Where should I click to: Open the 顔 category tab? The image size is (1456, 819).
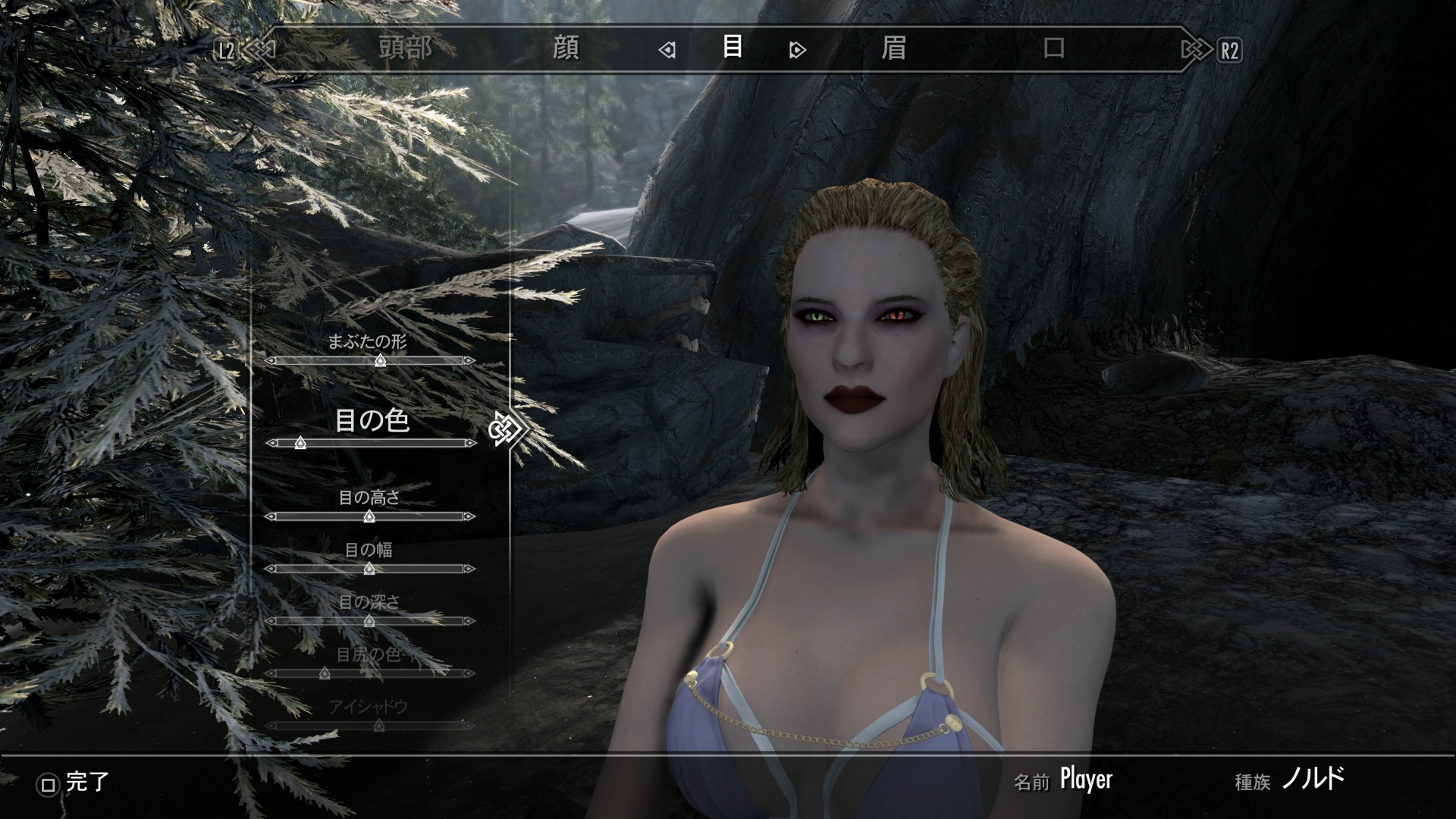point(566,49)
